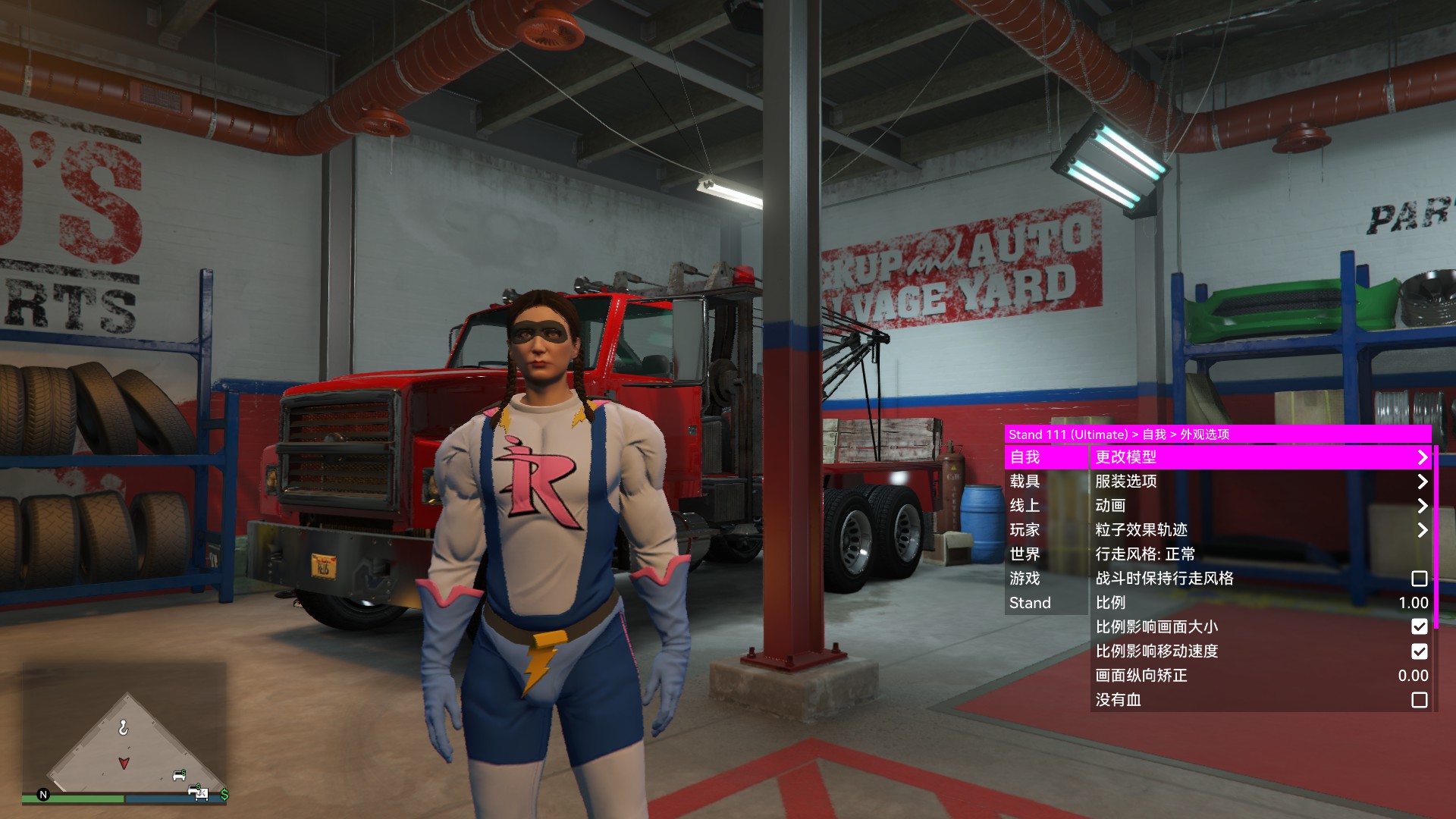Screen dimensions: 1456x819
Task: Switch to the 自我 tab
Action: point(1045,457)
